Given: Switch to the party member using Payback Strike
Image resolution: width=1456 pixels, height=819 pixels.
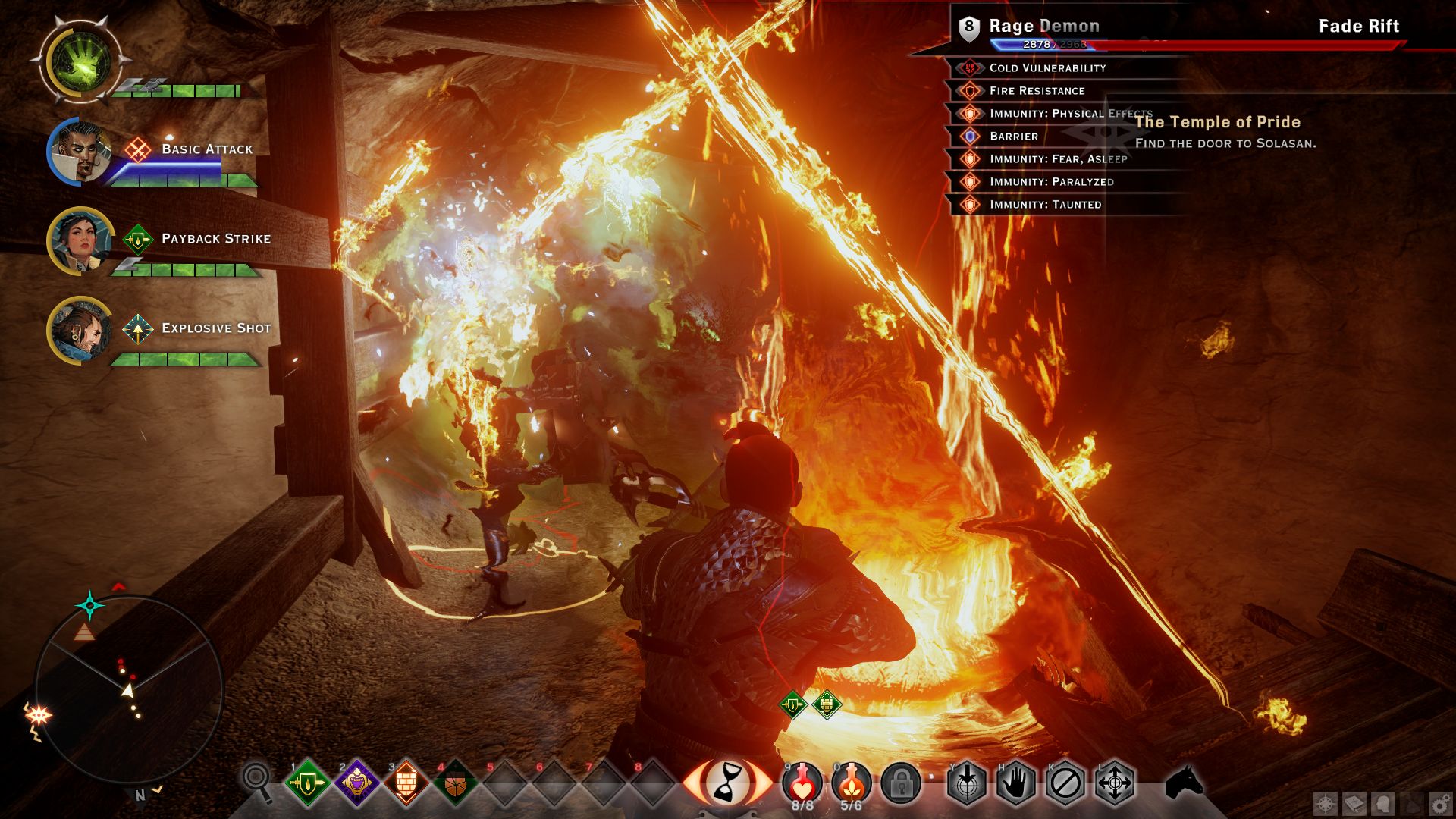Looking at the screenshot, I should click(x=80, y=241).
